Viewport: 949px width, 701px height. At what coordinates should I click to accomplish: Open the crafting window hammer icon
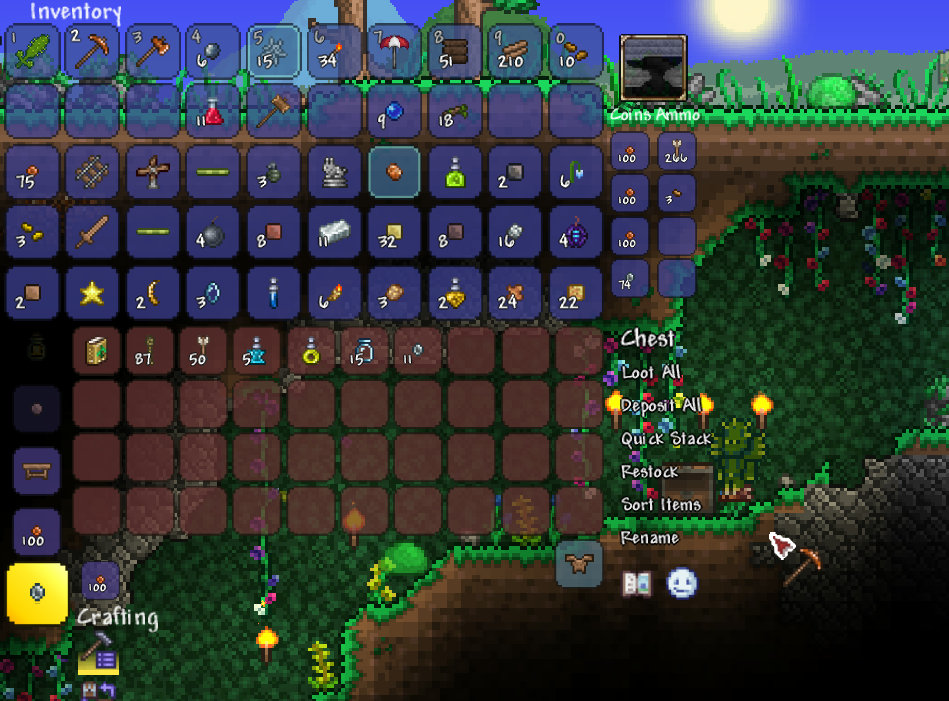(x=97, y=655)
